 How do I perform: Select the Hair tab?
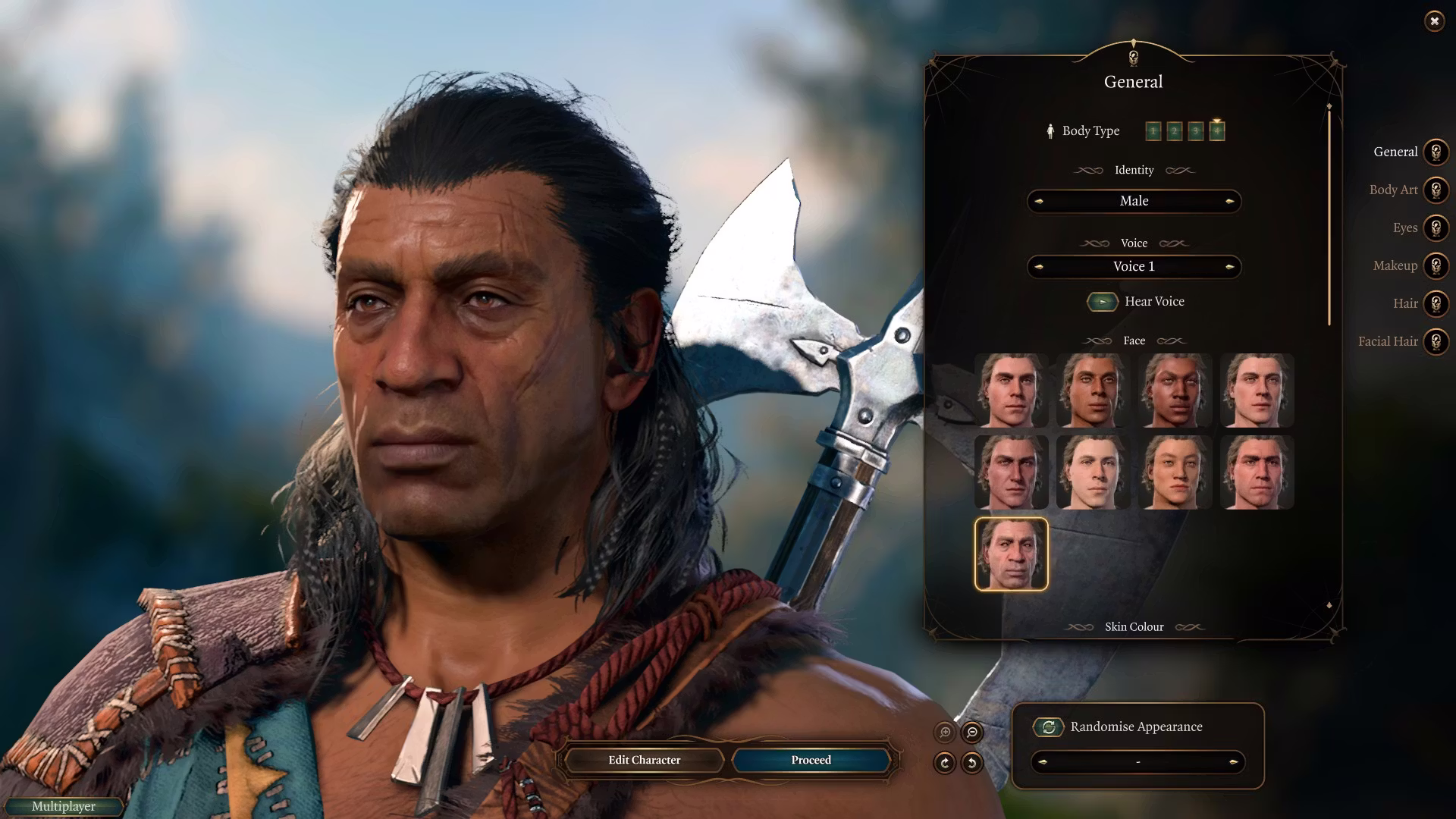tap(1436, 304)
